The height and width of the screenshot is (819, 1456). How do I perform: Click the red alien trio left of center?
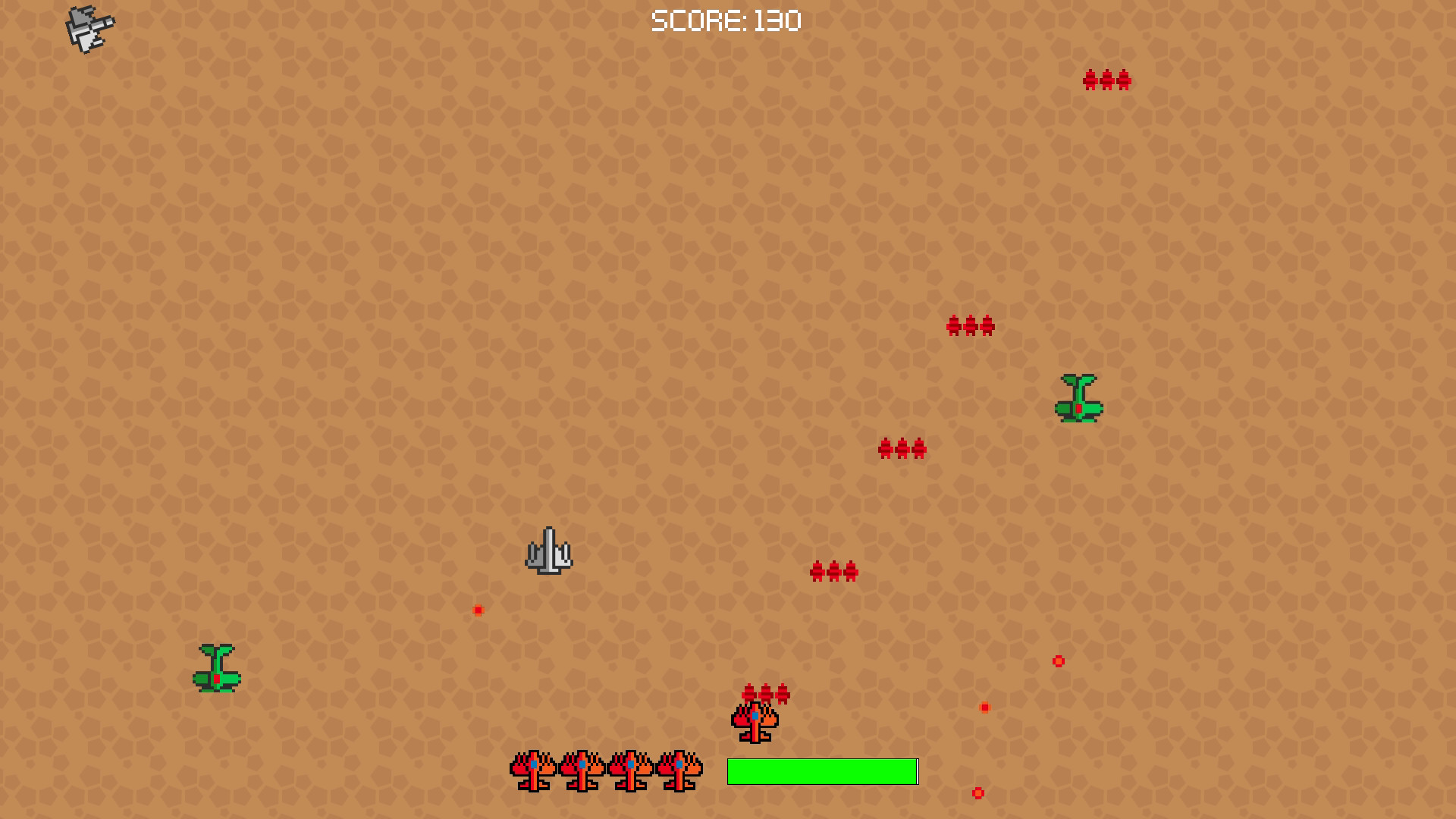[x=834, y=571]
